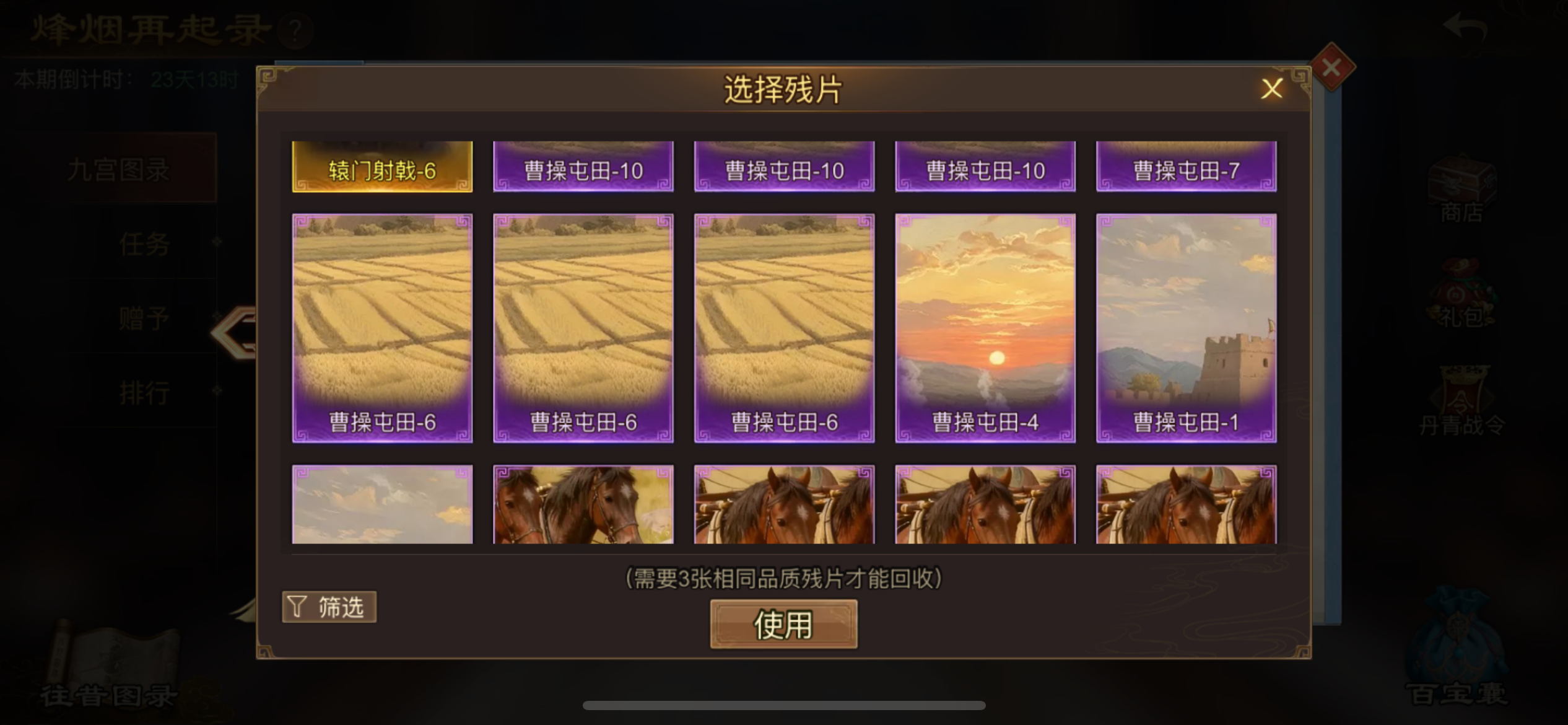Select the first 曹操屯田-10 fragment

[582, 166]
